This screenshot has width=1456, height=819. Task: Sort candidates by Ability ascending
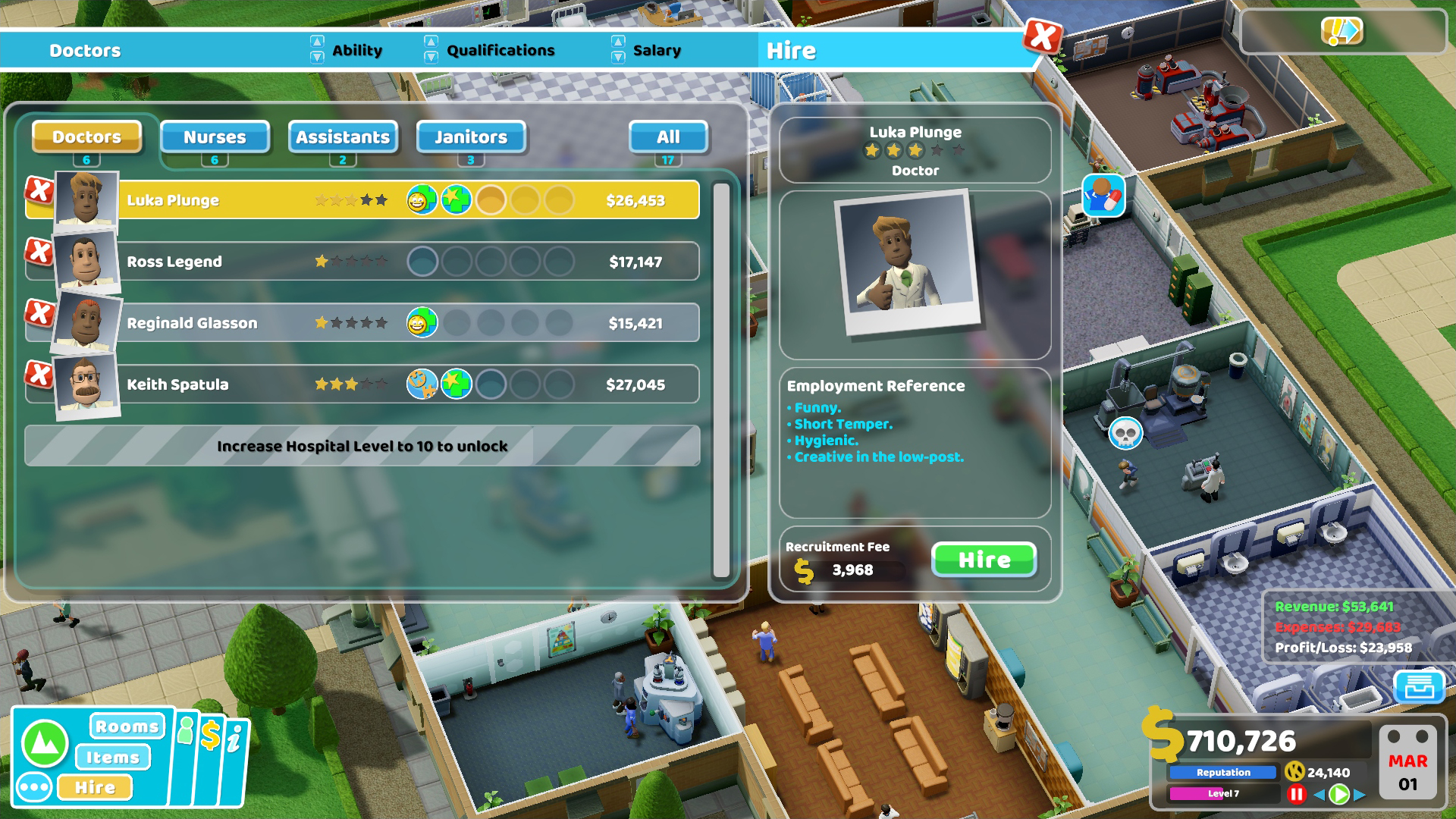tap(316, 42)
